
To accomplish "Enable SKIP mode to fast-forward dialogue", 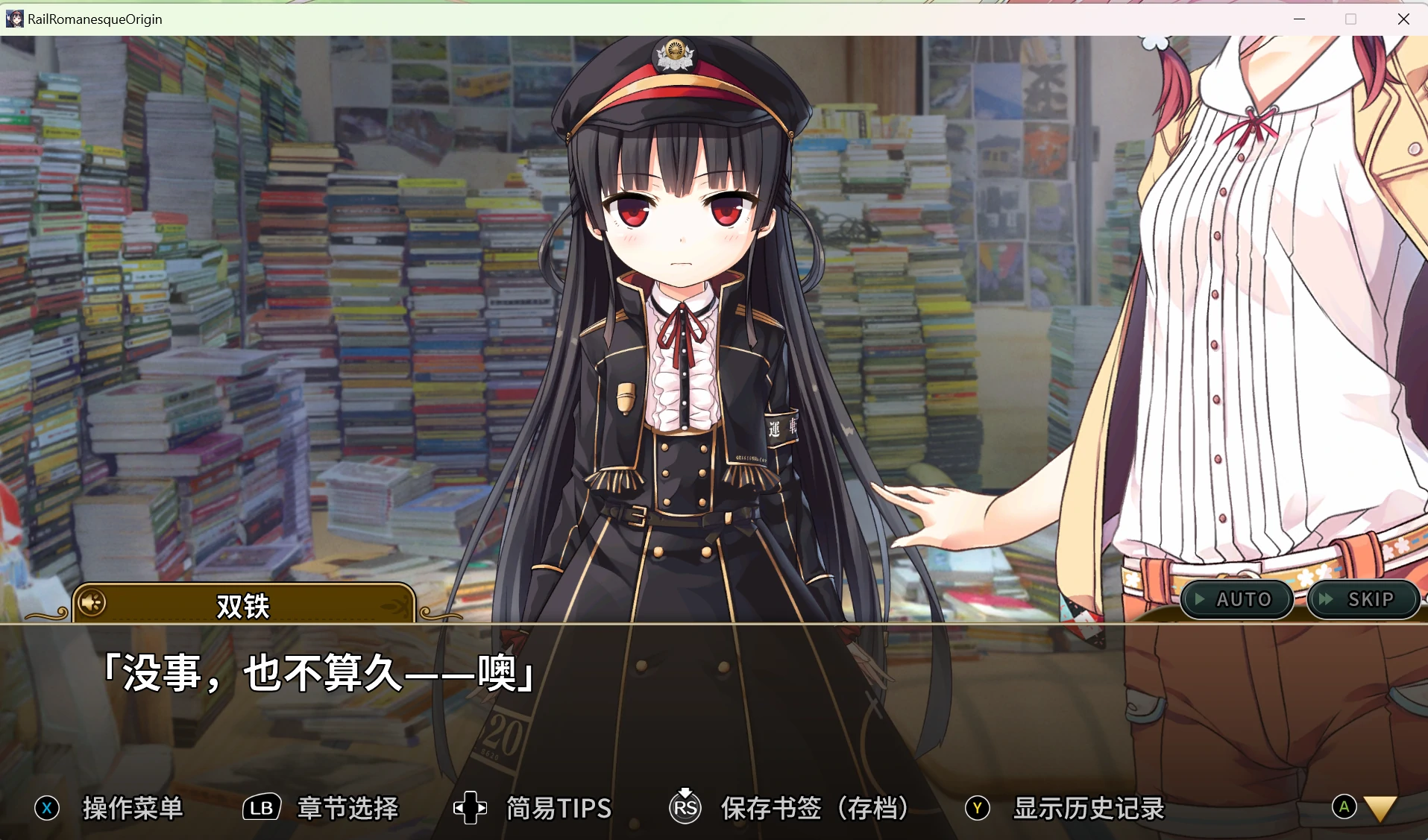I will pos(1363,599).
